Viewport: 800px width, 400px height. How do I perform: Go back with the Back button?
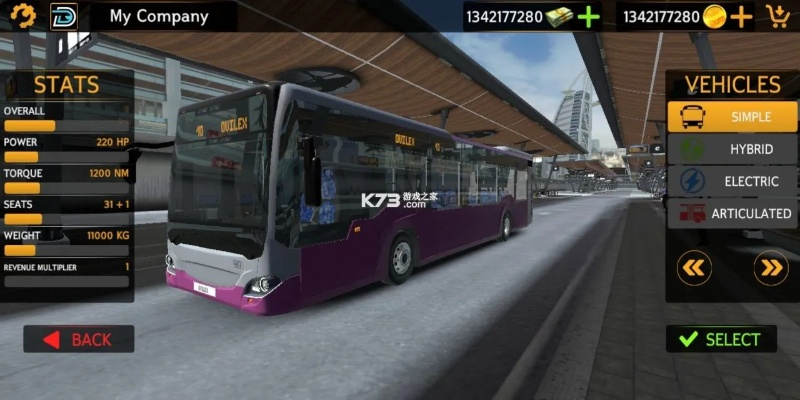[x=78, y=339]
